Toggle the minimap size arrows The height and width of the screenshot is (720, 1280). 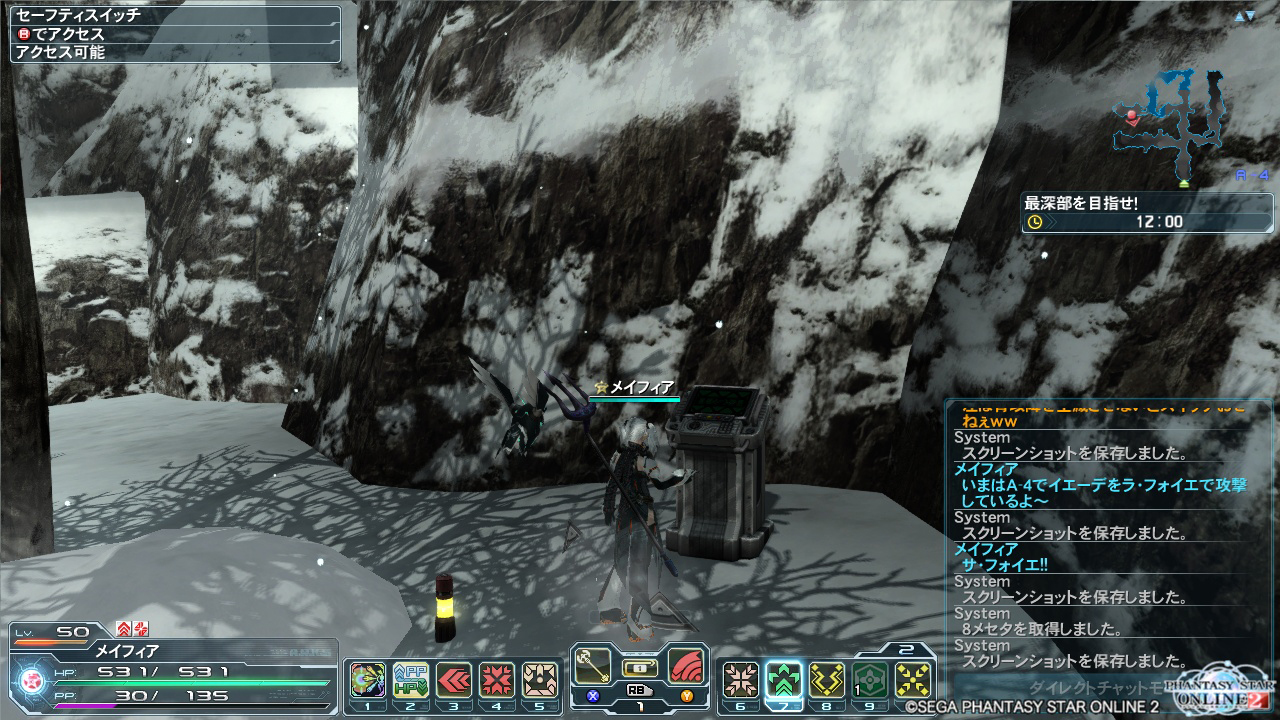click(1244, 17)
